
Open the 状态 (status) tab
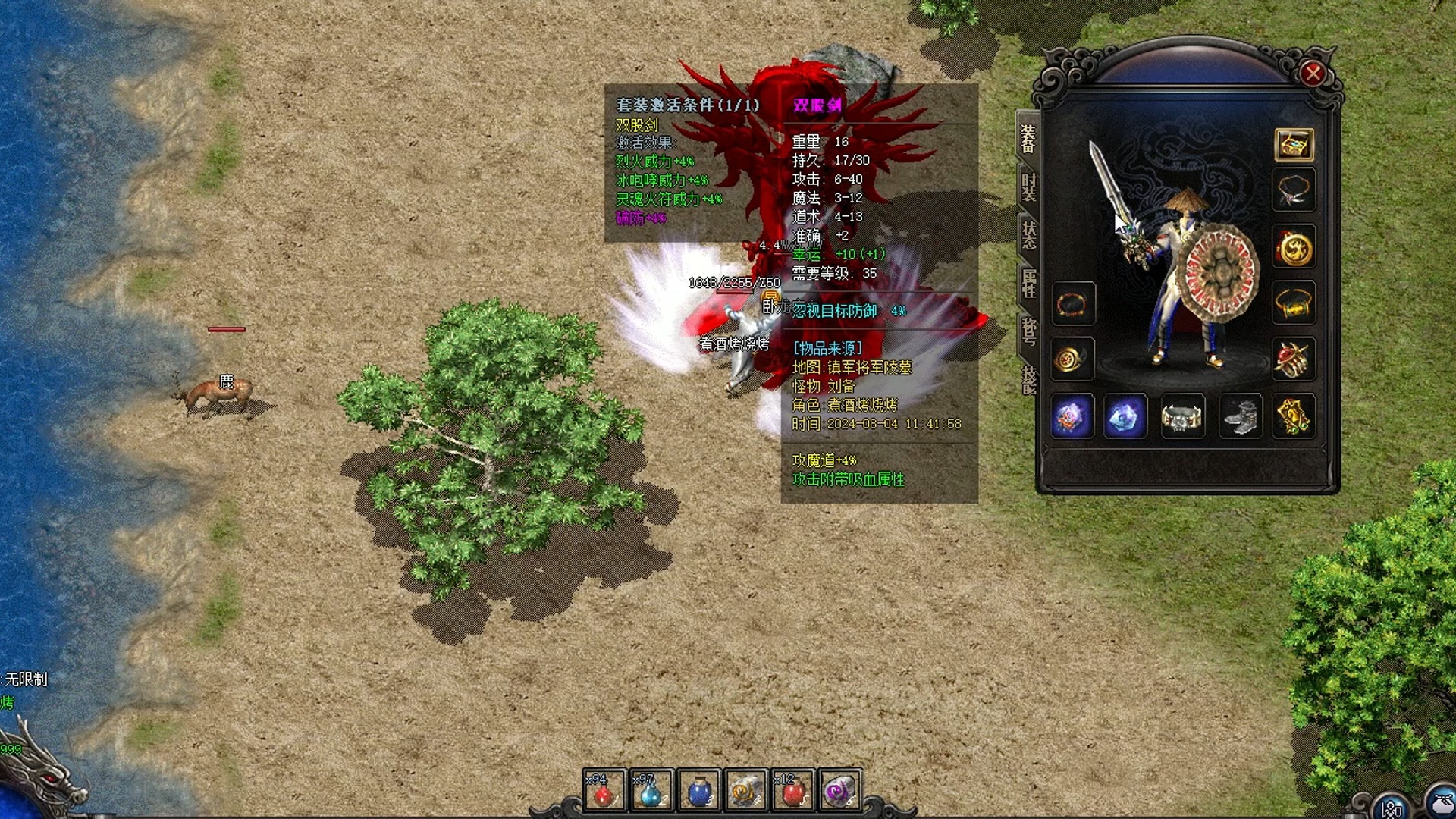click(1028, 234)
